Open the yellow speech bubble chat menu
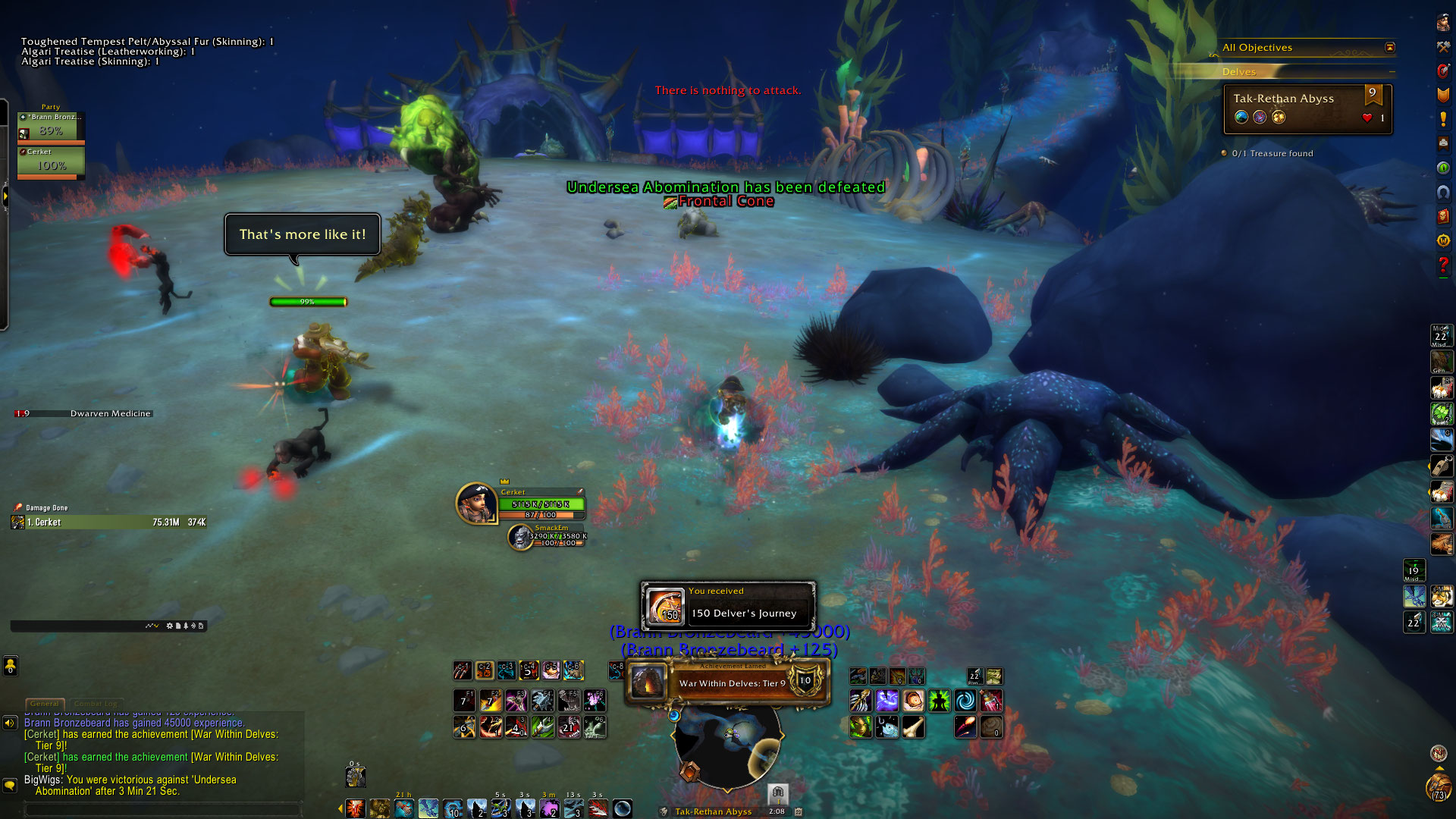The image size is (1456, 819). tap(10, 785)
